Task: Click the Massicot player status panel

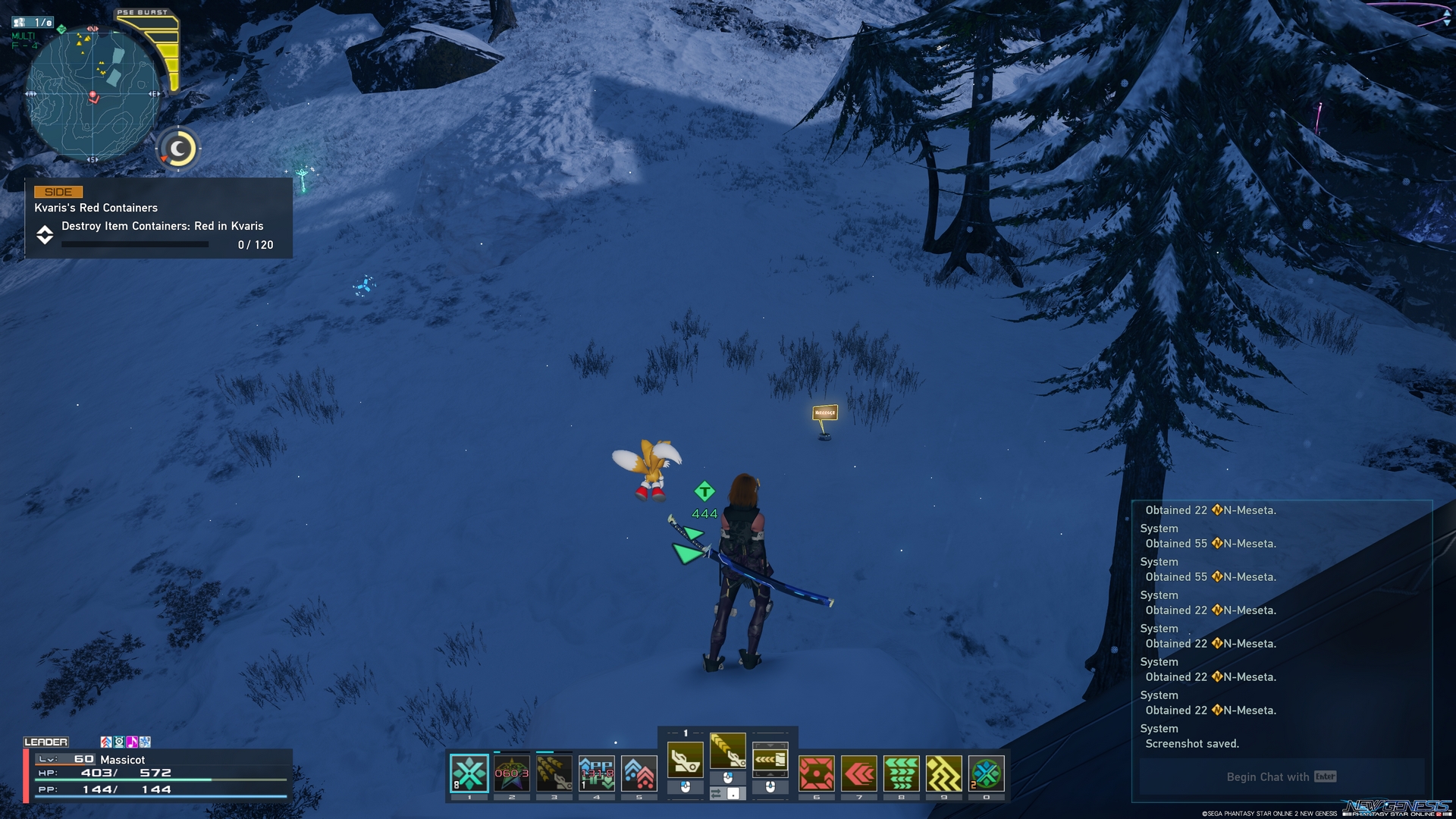Action: click(x=158, y=774)
